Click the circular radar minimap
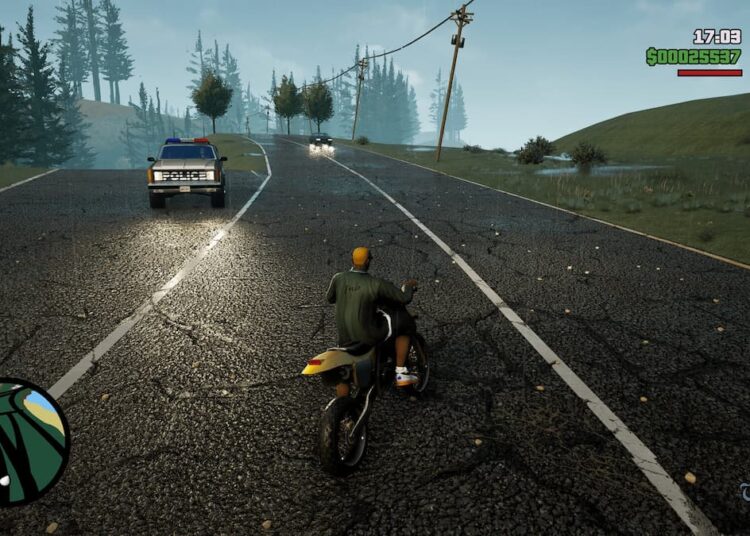 click(28, 440)
